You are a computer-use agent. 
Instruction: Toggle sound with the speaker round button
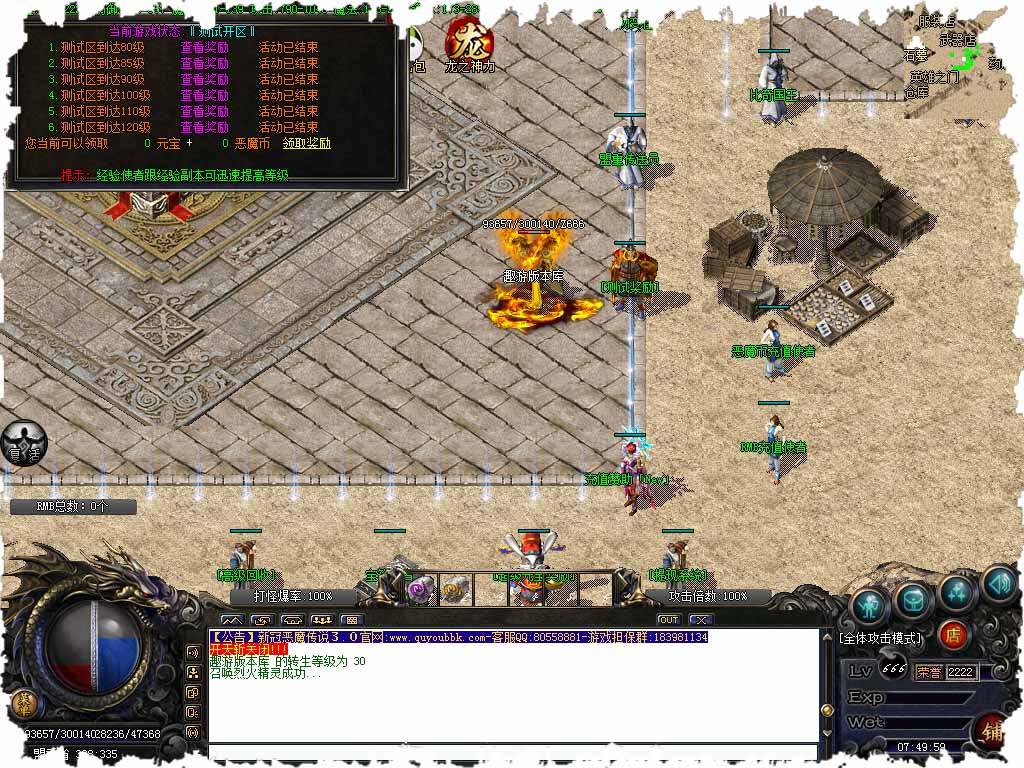(x=998, y=581)
